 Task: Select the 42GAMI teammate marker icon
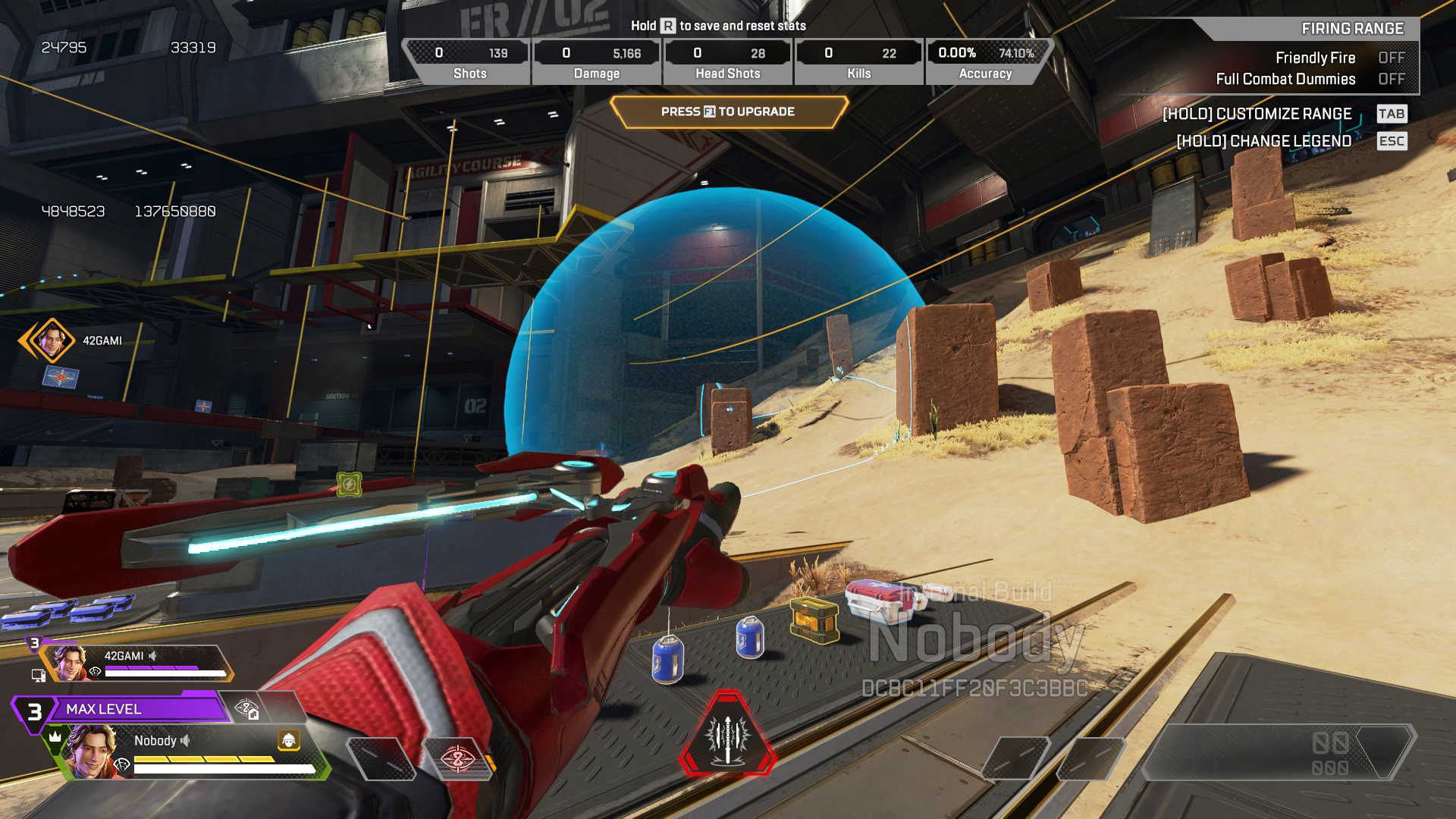[x=50, y=340]
